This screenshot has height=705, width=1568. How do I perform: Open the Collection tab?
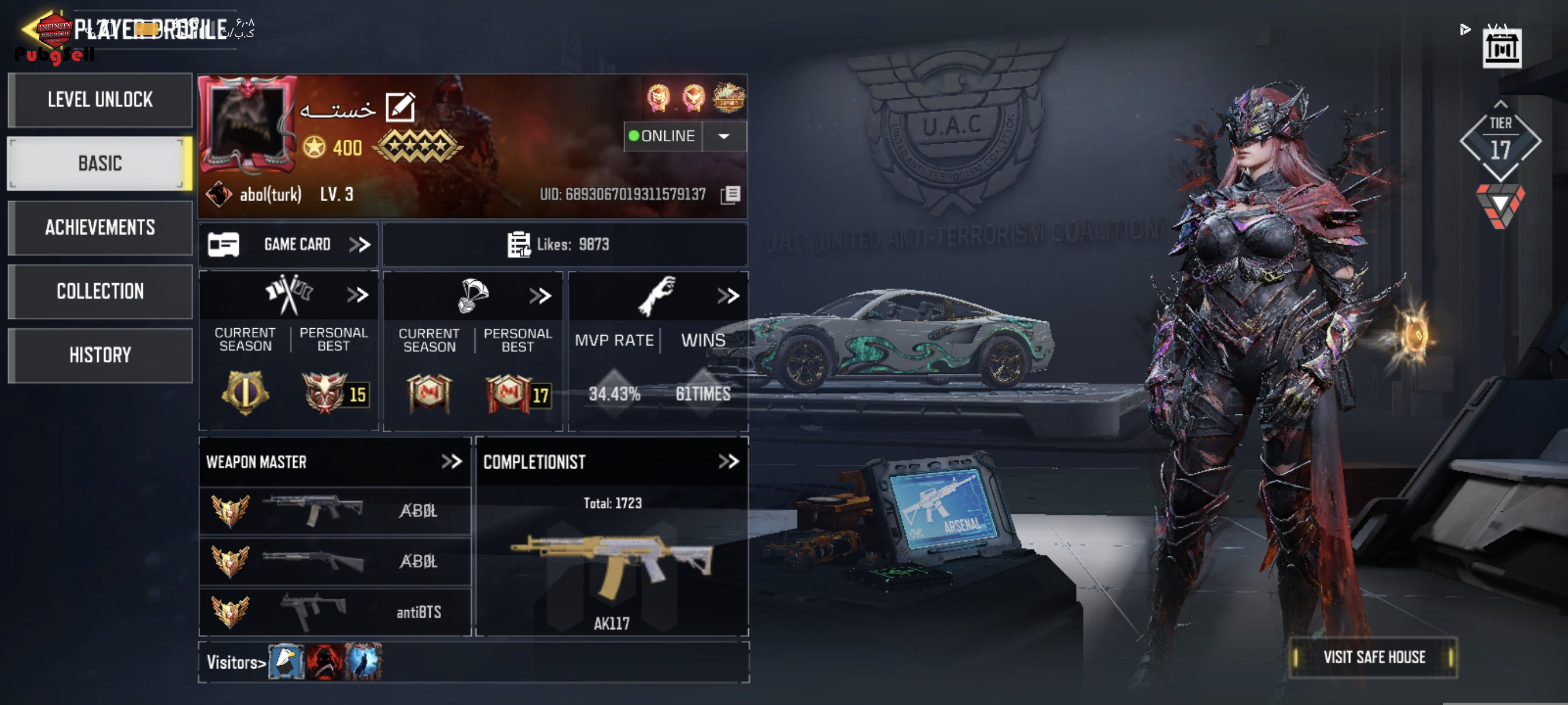(100, 291)
